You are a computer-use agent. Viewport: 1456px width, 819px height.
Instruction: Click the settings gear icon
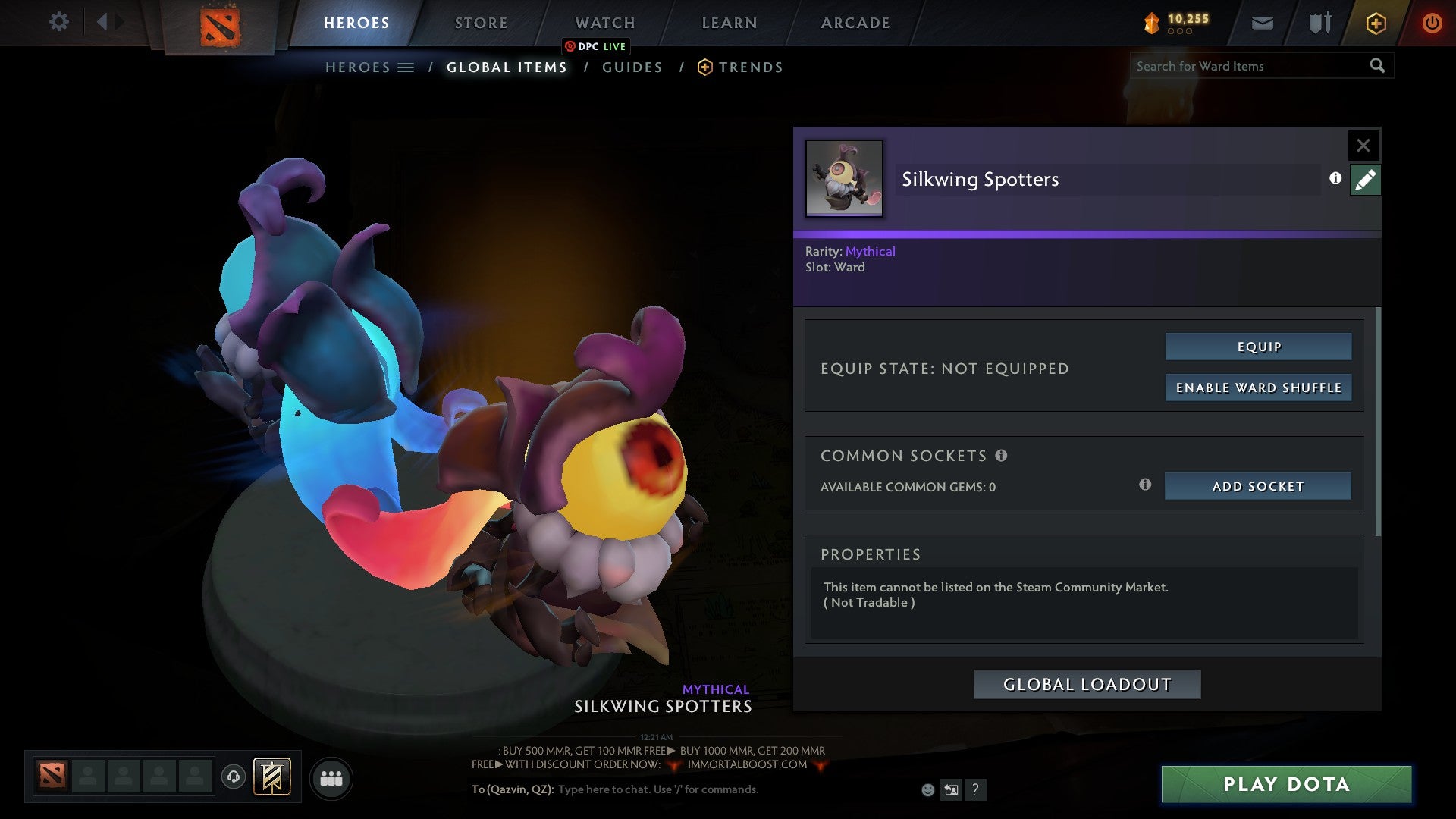[58, 22]
